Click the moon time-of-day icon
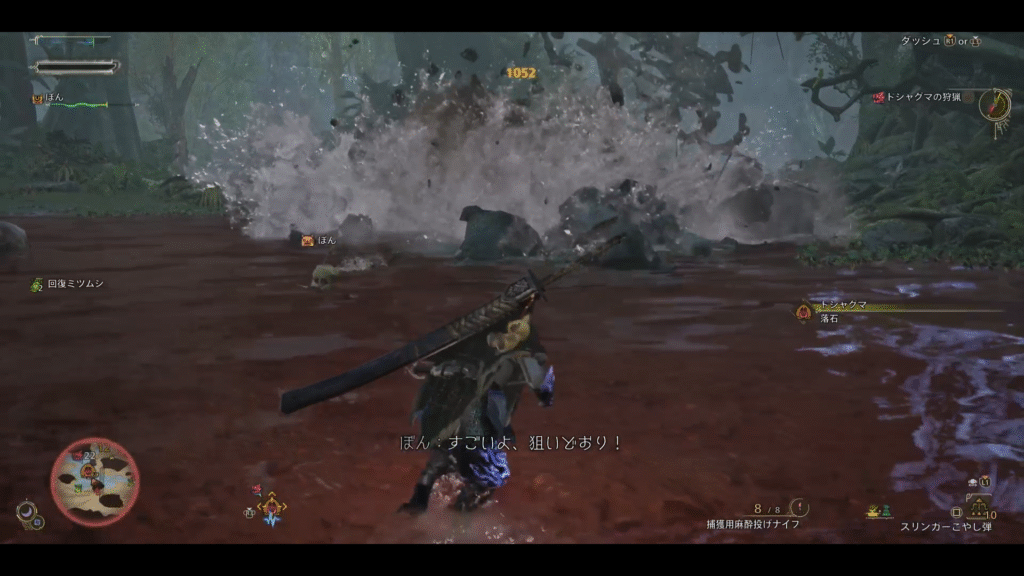Viewport: 1024px width, 576px height. (x=24, y=511)
